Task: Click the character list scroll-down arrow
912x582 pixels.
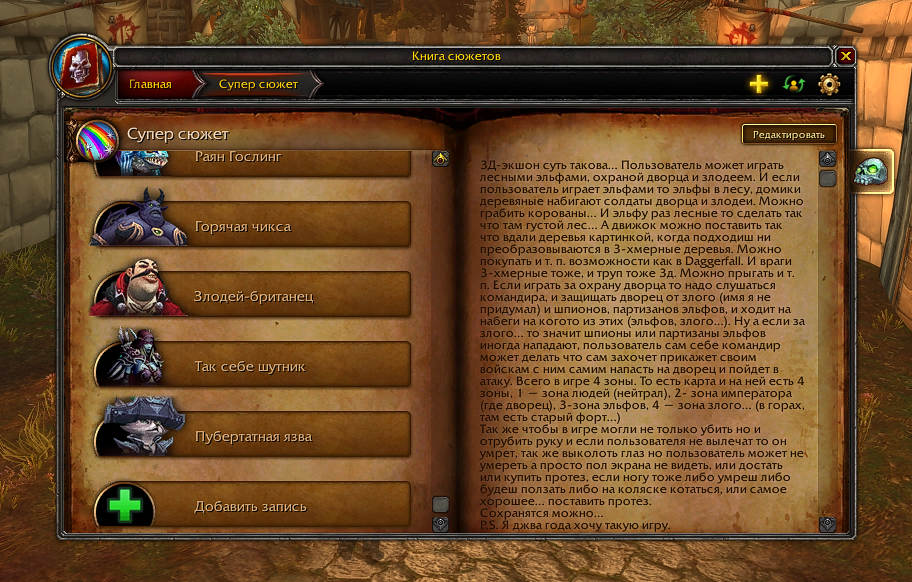Action: [440, 523]
